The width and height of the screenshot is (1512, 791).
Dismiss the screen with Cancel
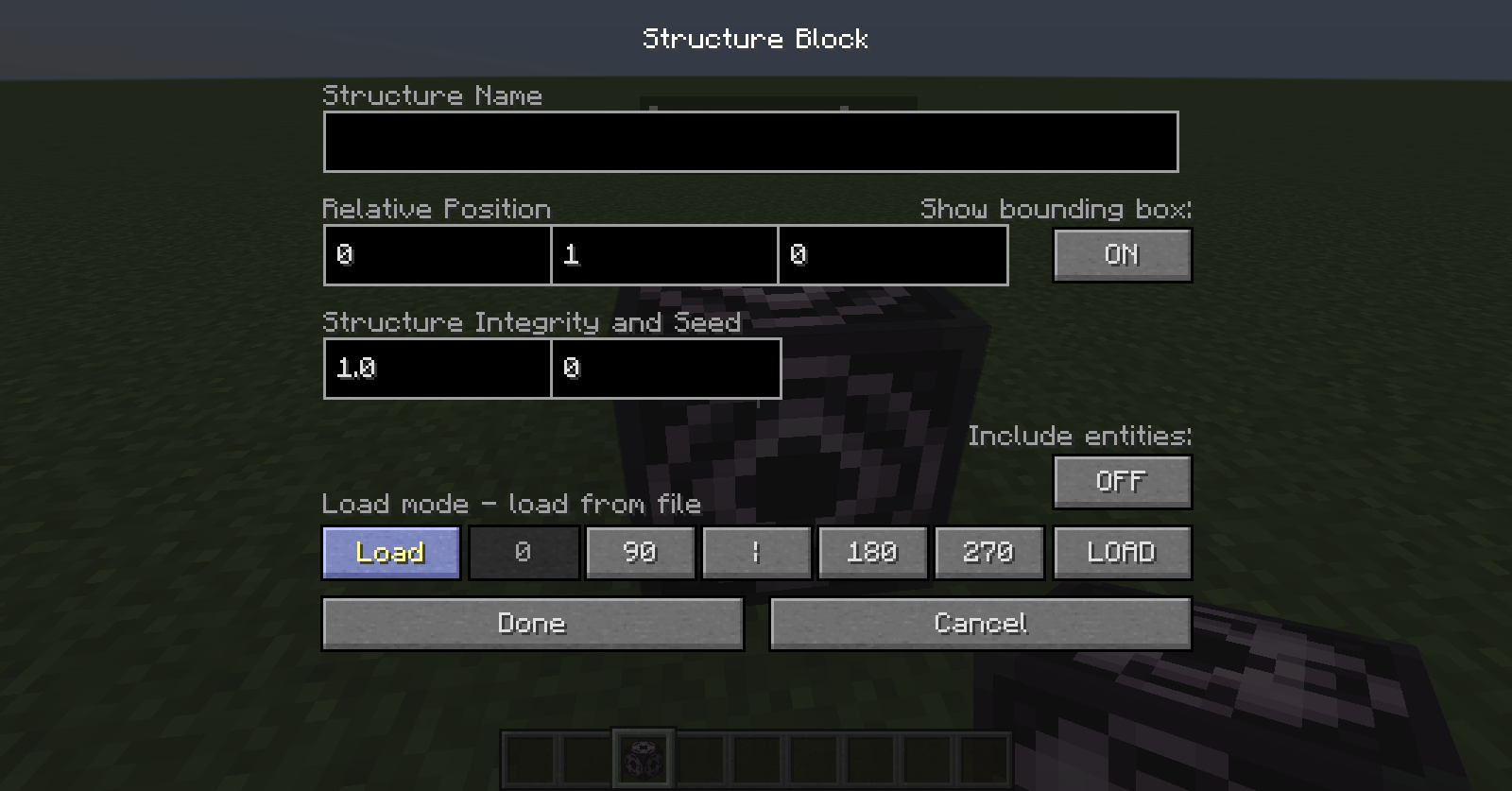(980, 623)
